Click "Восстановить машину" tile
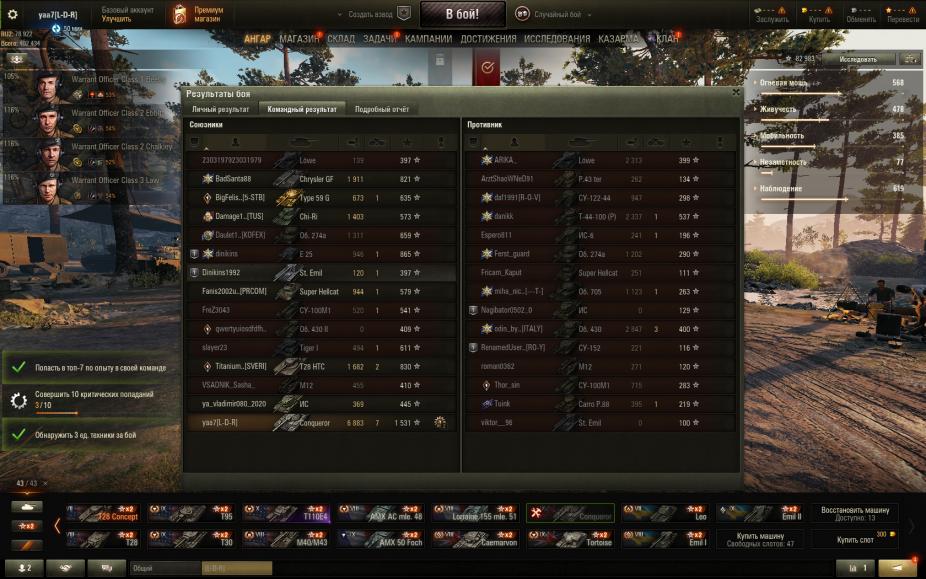This screenshot has width=926, height=579. point(855,514)
